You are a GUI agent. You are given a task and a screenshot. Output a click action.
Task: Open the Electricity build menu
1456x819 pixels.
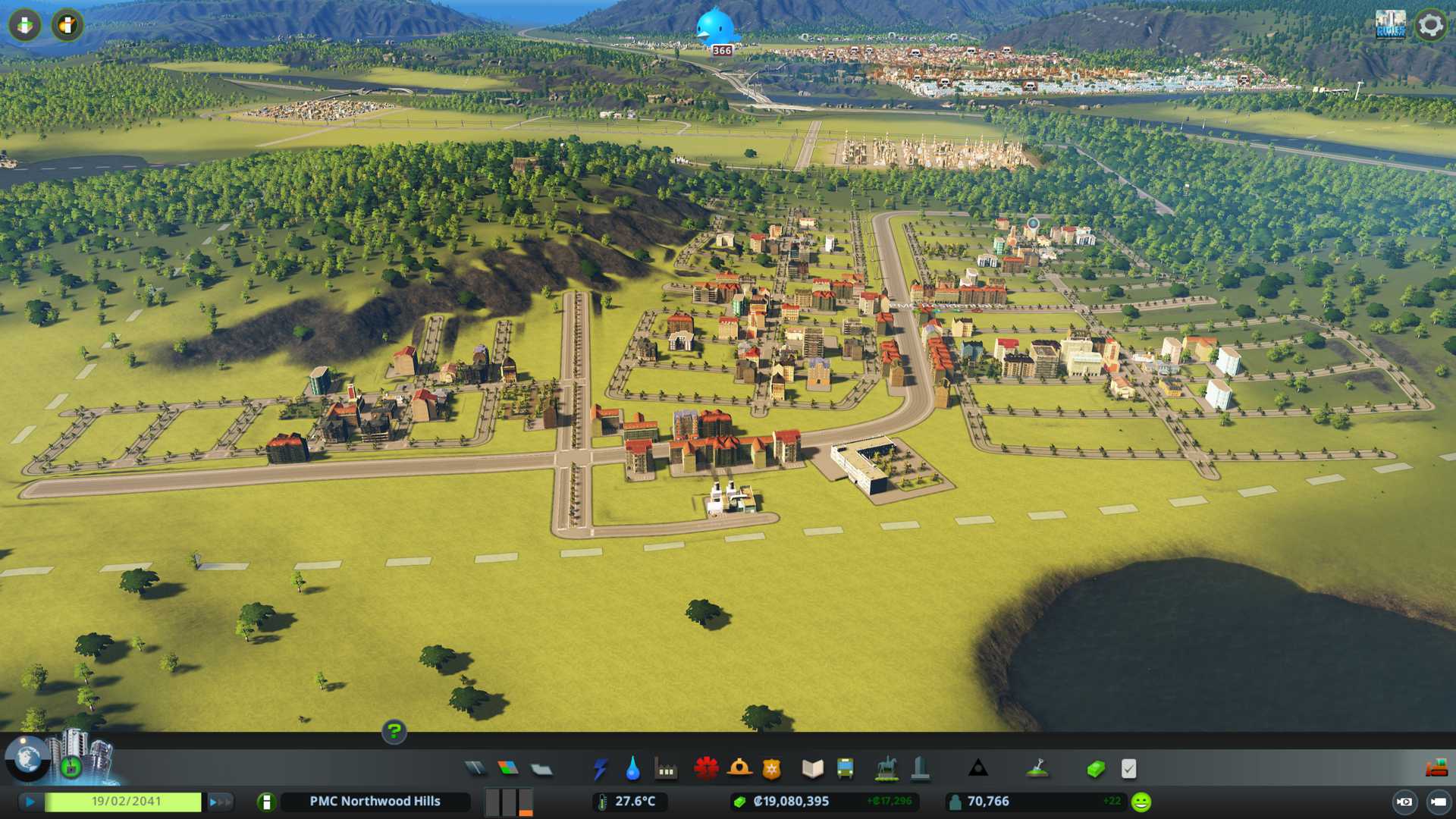coord(600,769)
